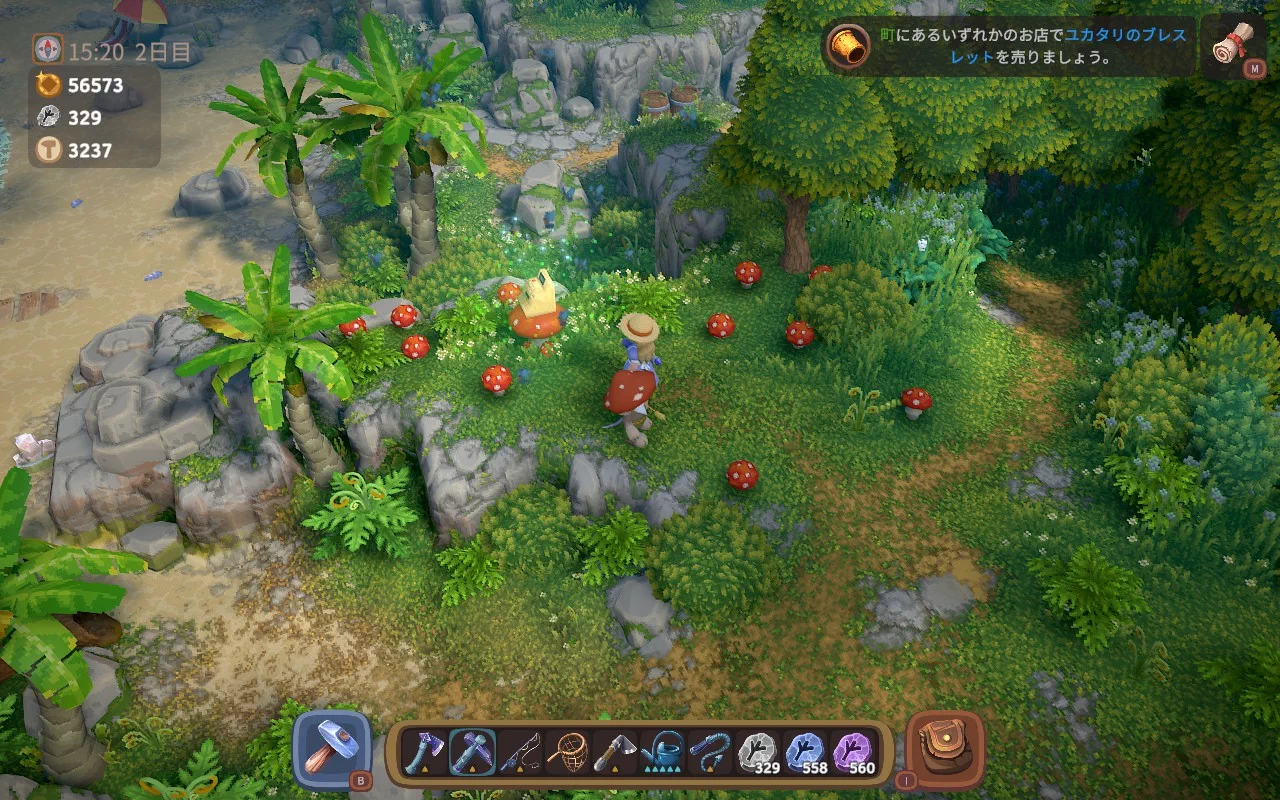Click the bracelet quest objective tracker
The height and width of the screenshot is (800, 1280).
point(1010,46)
